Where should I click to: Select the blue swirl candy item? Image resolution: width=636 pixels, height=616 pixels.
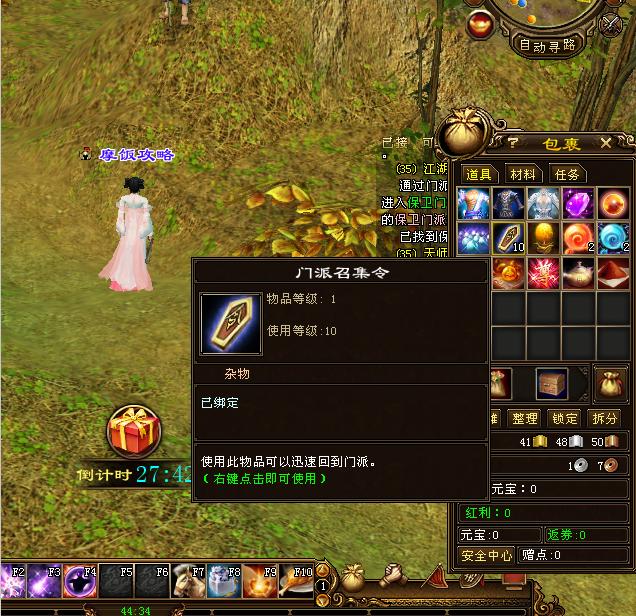pyautogui.click(x=612, y=239)
